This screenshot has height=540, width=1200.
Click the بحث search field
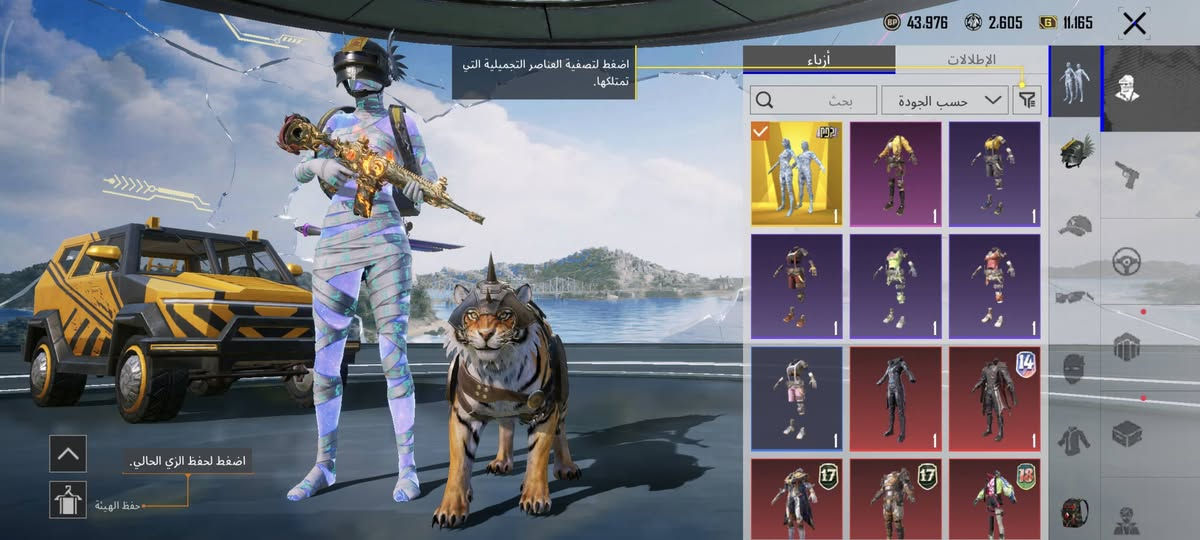[x=813, y=100]
